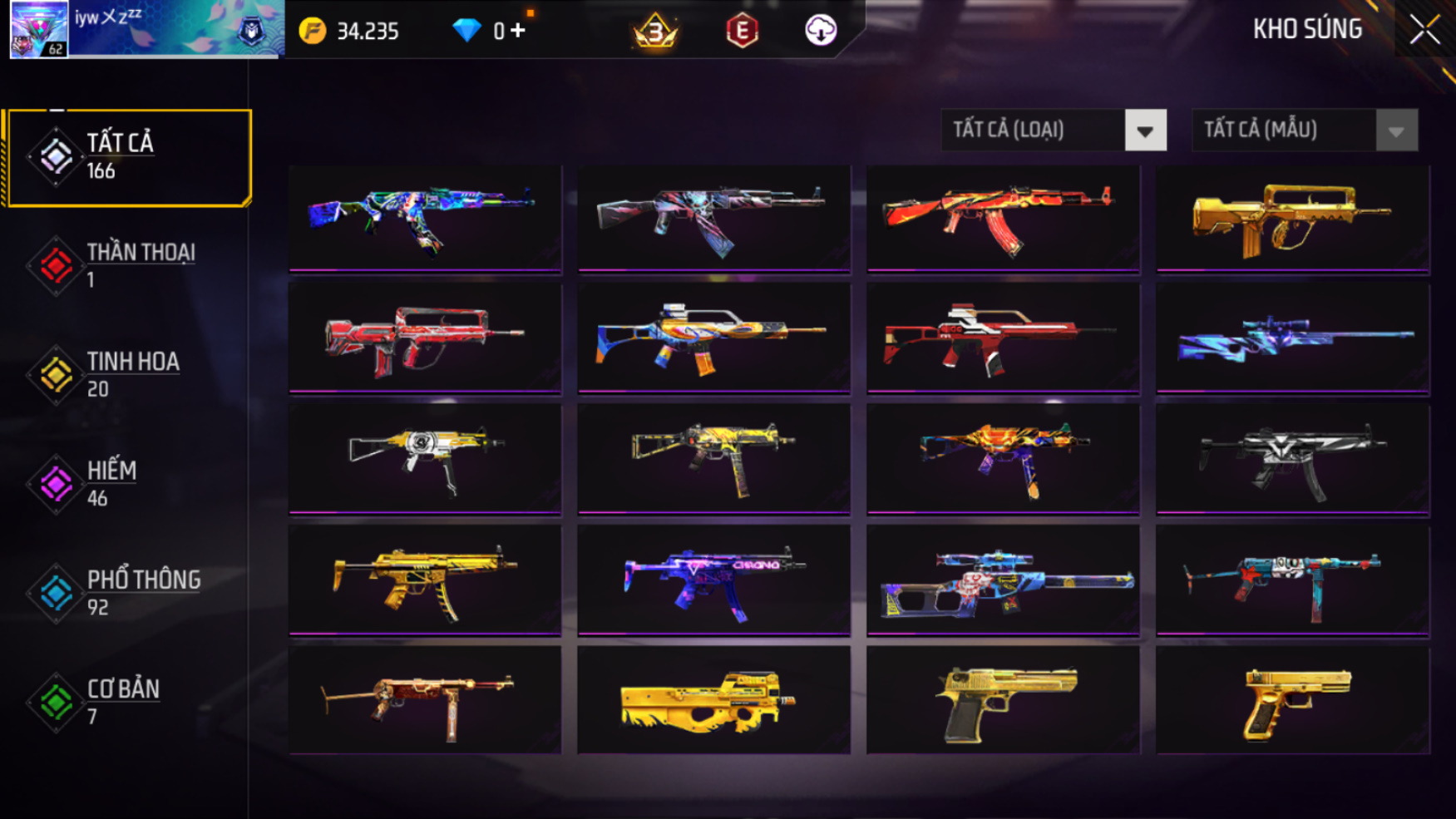Image resolution: width=1456 pixels, height=819 pixels.
Task: Select the blue sniper rifle skin
Action: (1292, 338)
